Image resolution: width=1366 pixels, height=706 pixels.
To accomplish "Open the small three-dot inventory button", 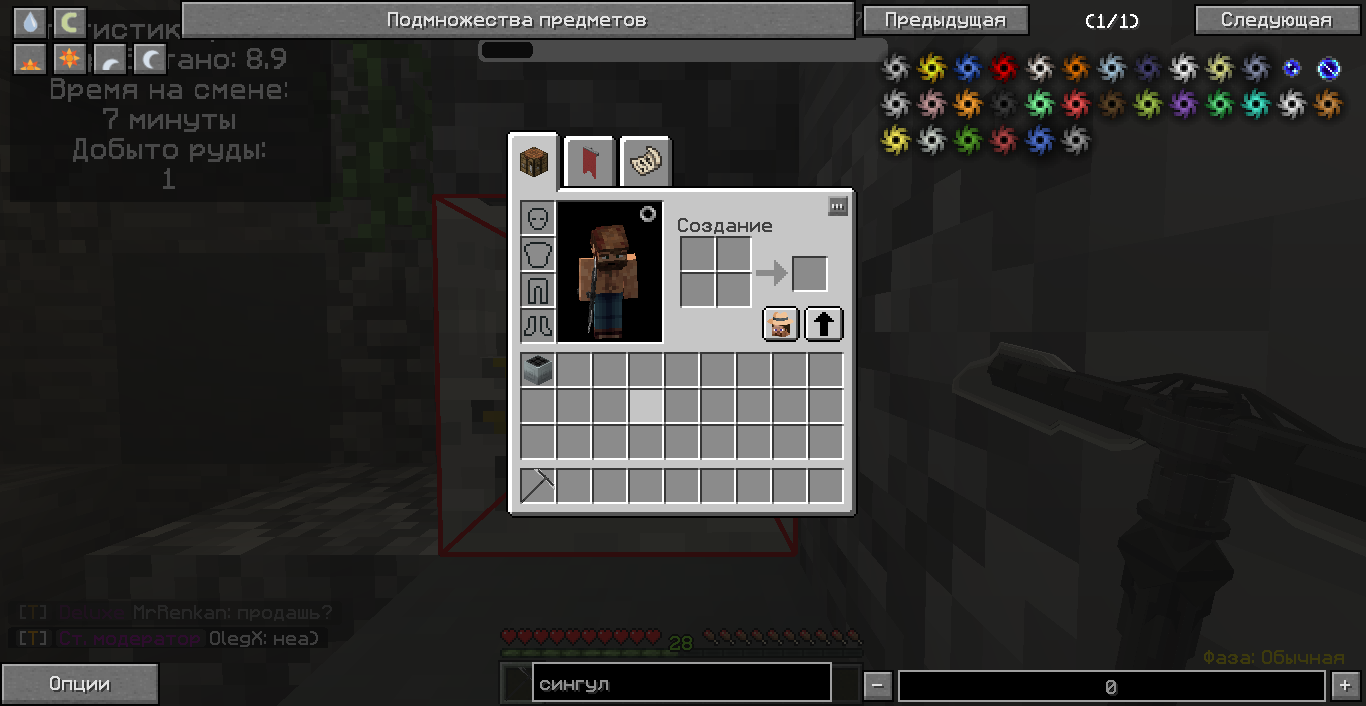I will pyautogui.click(x=838, y=206).
